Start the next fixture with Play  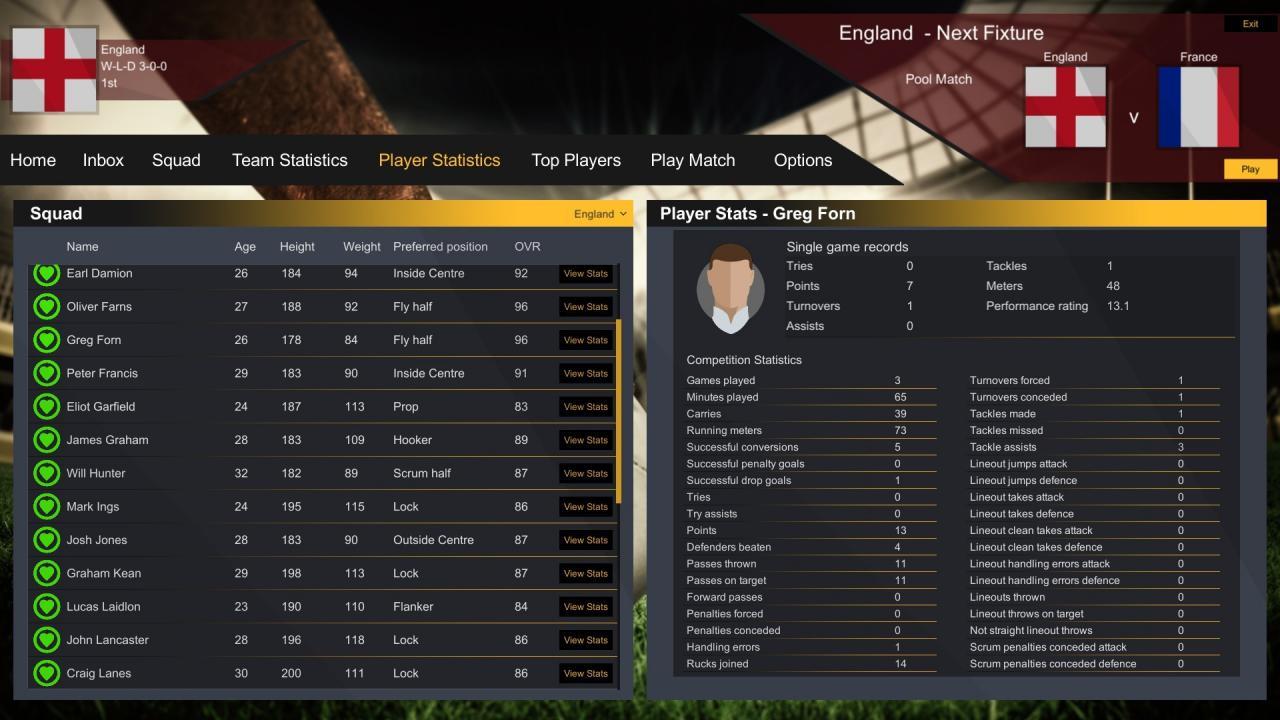[x=1250, y=169]
